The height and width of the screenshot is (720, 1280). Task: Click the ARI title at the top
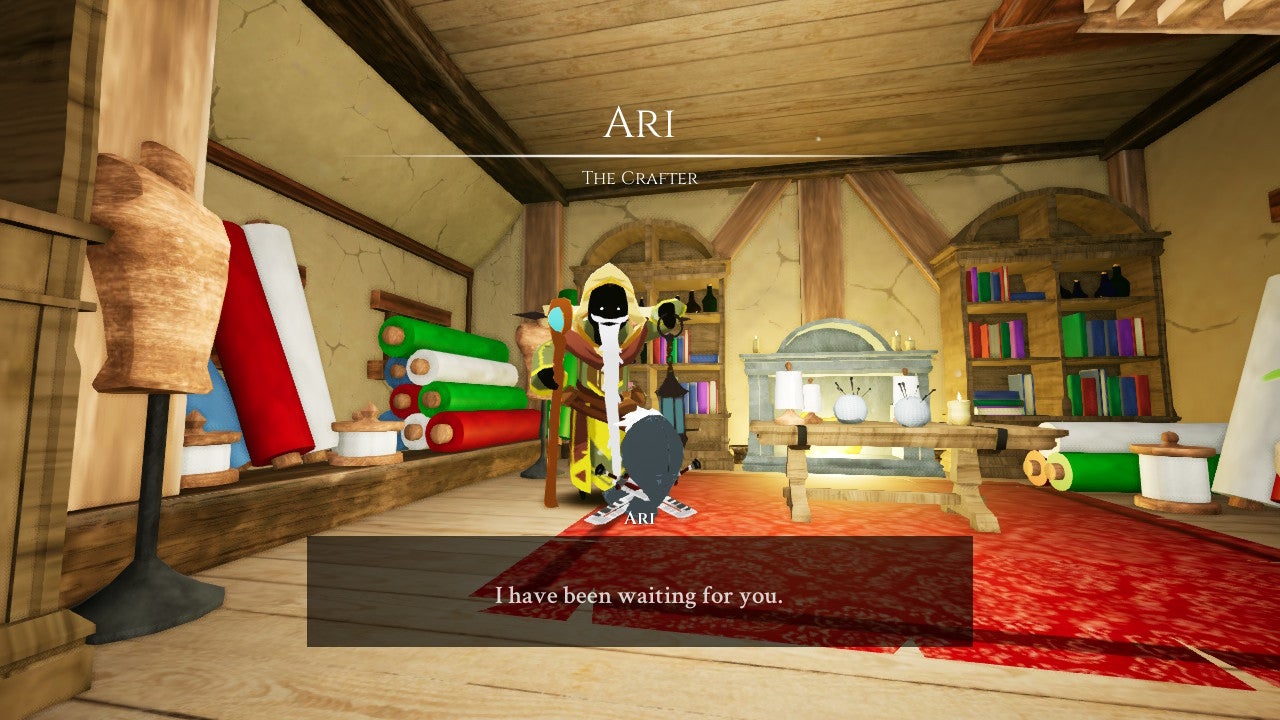click(x=639, y=122)
